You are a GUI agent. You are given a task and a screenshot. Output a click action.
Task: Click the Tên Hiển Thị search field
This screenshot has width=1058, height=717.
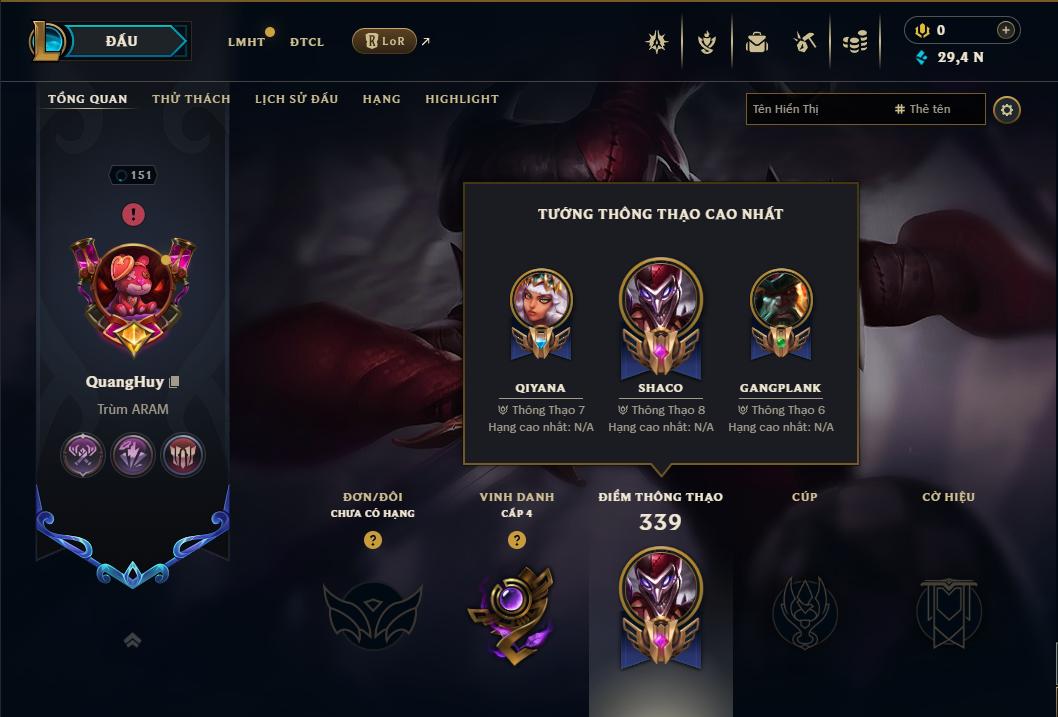coord(816,109)
